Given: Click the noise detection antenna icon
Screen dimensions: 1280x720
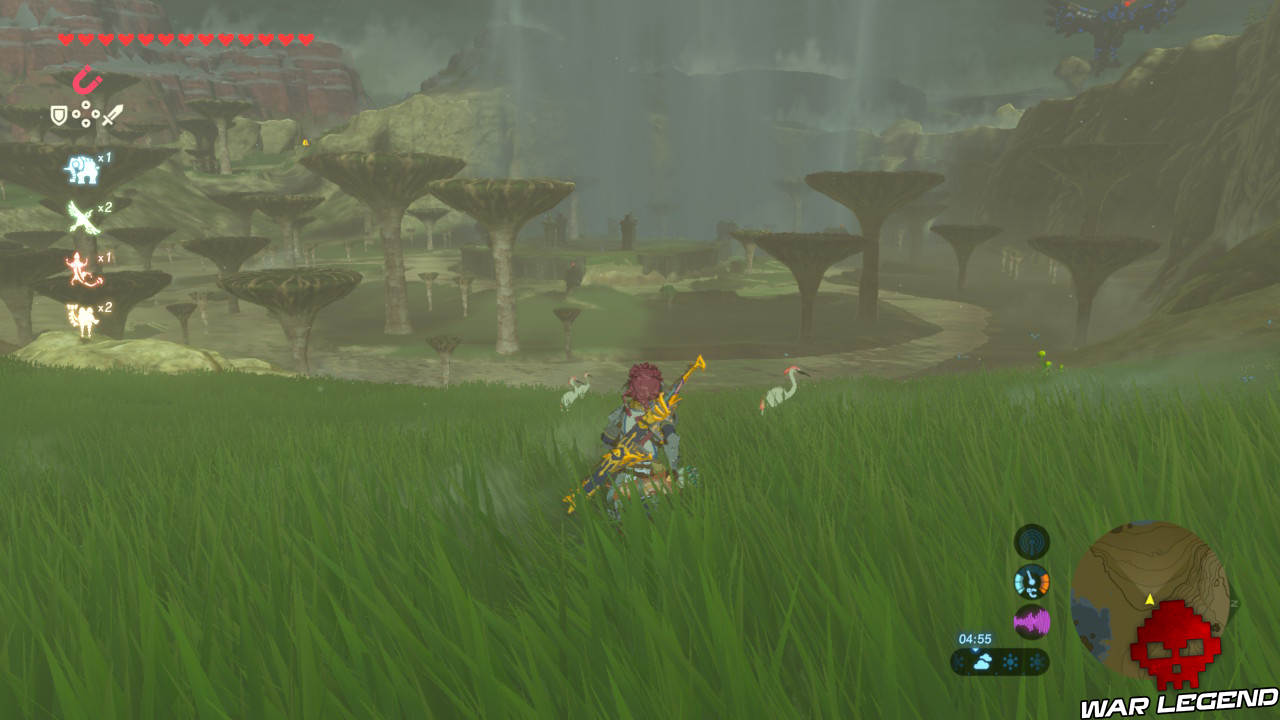Looking at the screenshot, I should pyautogui.click(x=1031, y=542).
